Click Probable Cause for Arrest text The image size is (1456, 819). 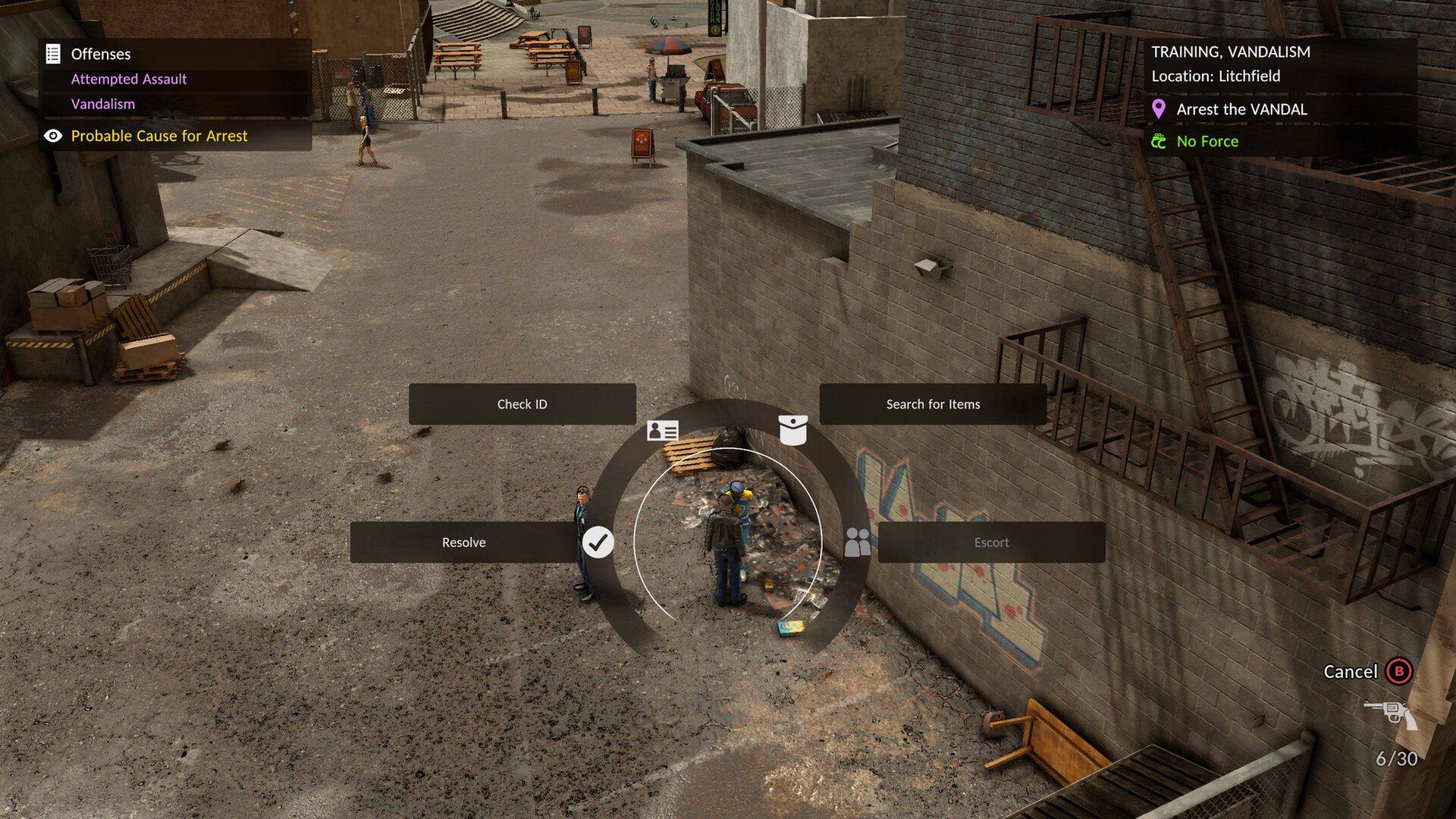158,136
